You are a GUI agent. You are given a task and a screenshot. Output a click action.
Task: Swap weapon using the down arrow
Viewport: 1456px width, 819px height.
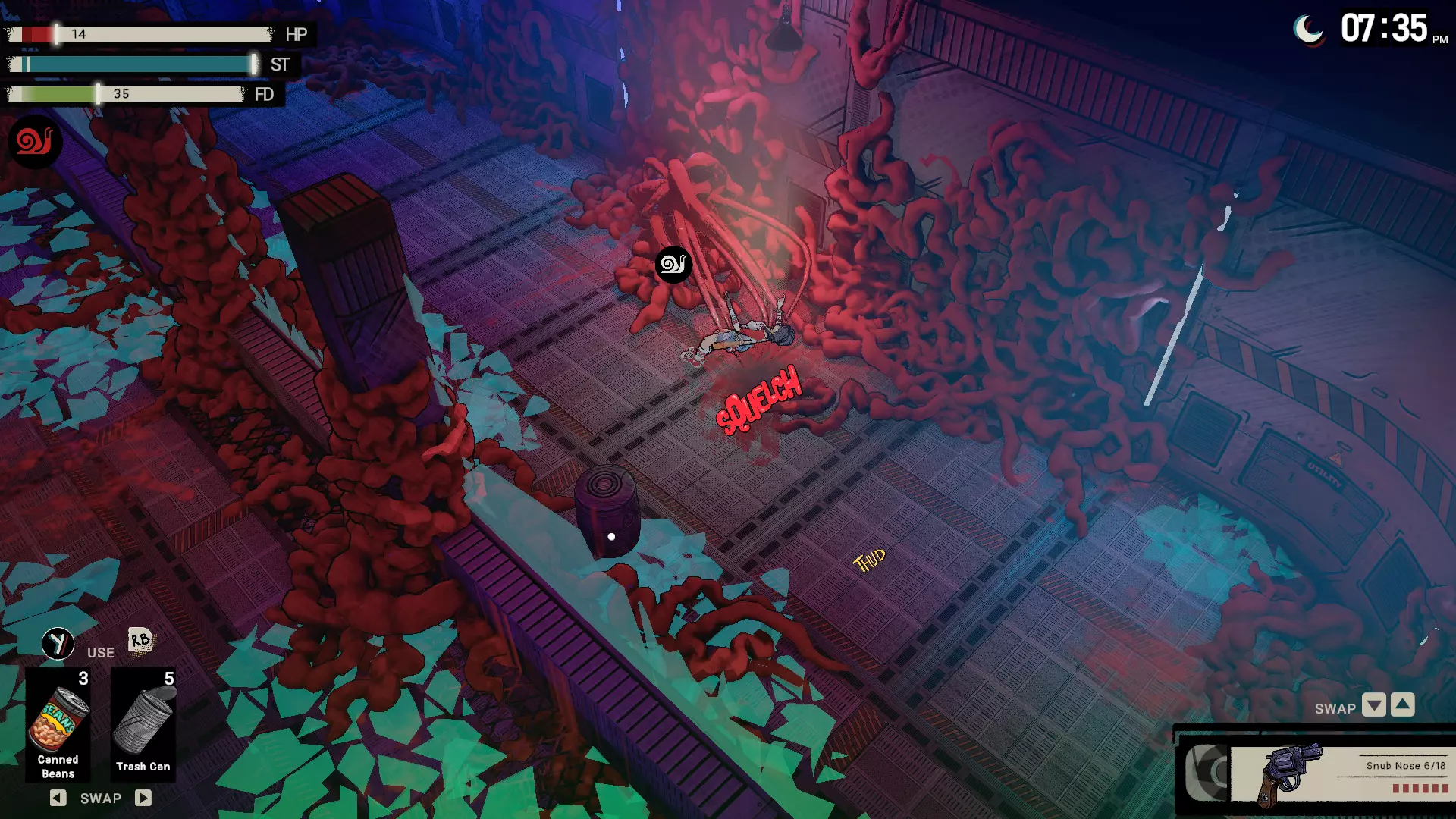tap(1373, 705)
